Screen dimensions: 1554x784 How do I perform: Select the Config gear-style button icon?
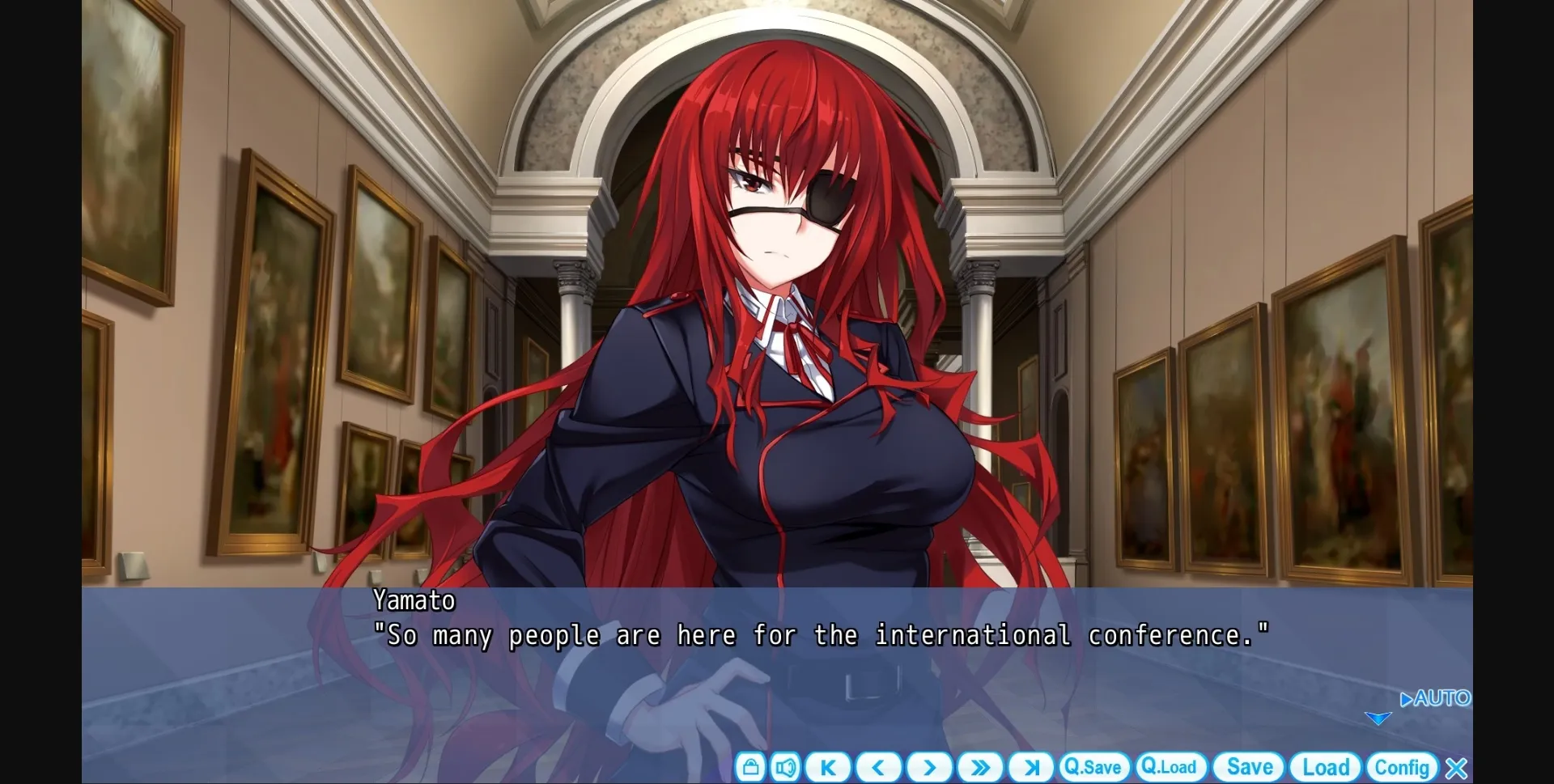1403,767
